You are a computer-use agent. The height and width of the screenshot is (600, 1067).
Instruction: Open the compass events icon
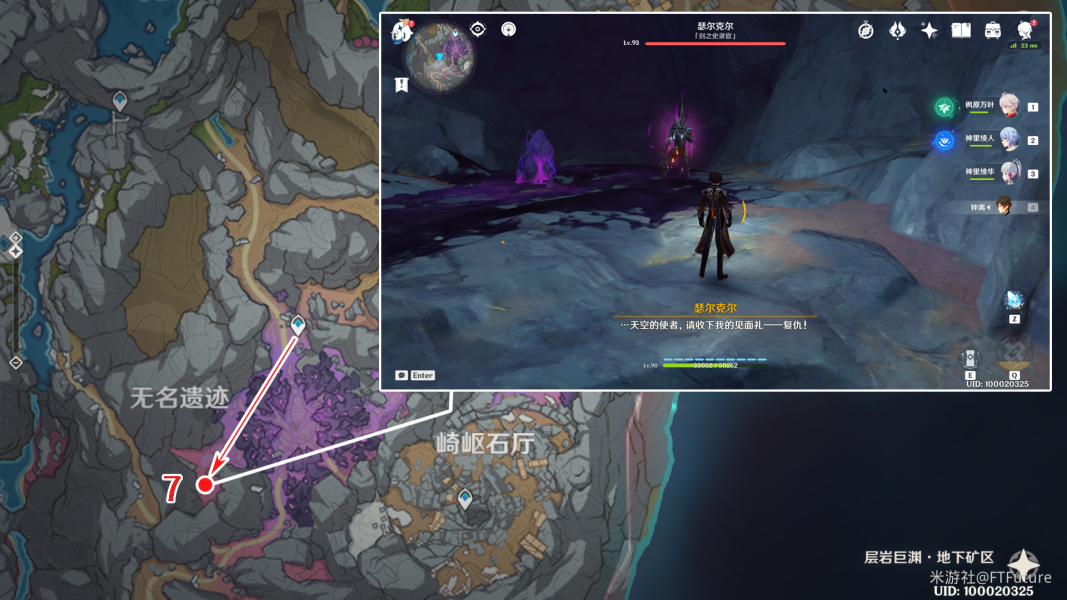pos(866,31)
